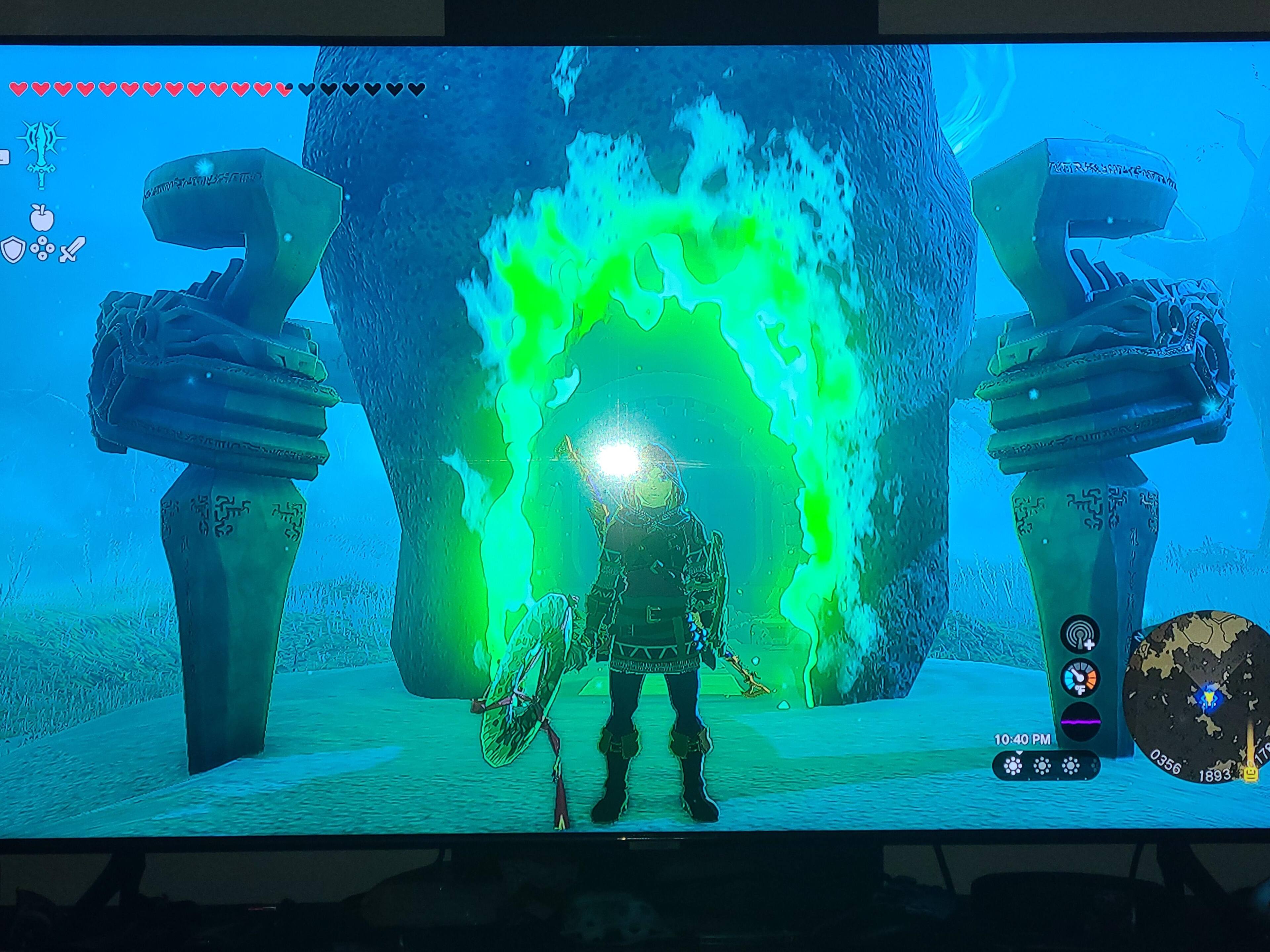Click the four-arrow directional pad icon
This screenshot has width=1270, height=952.
coord(42,250)
